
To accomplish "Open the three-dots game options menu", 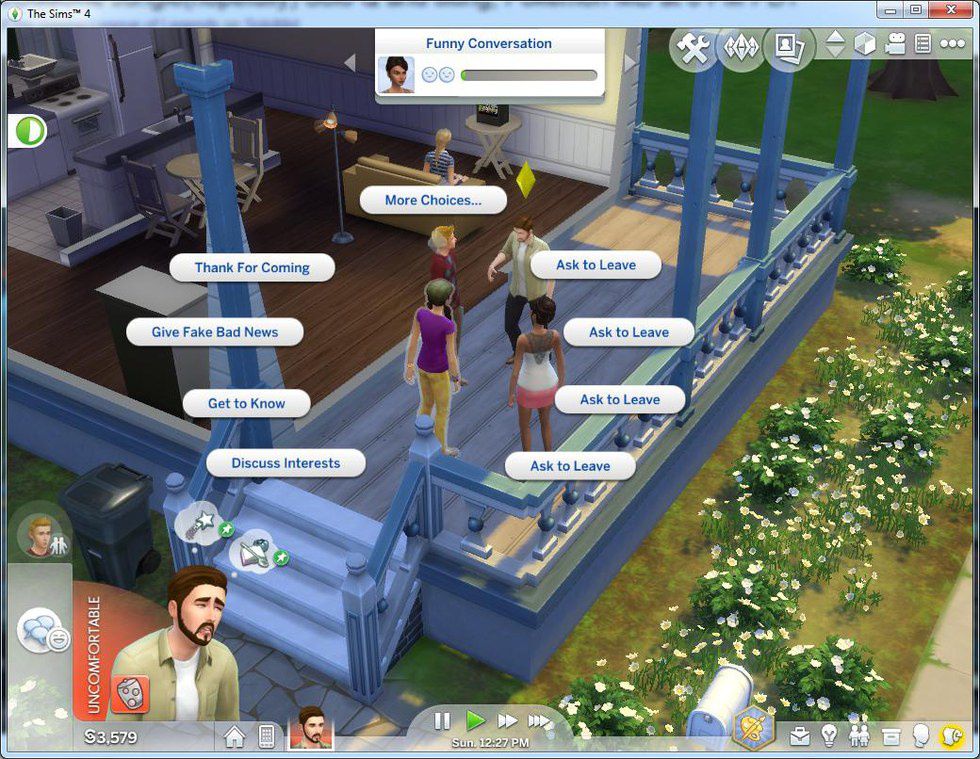I will click(x=951, y=44).
